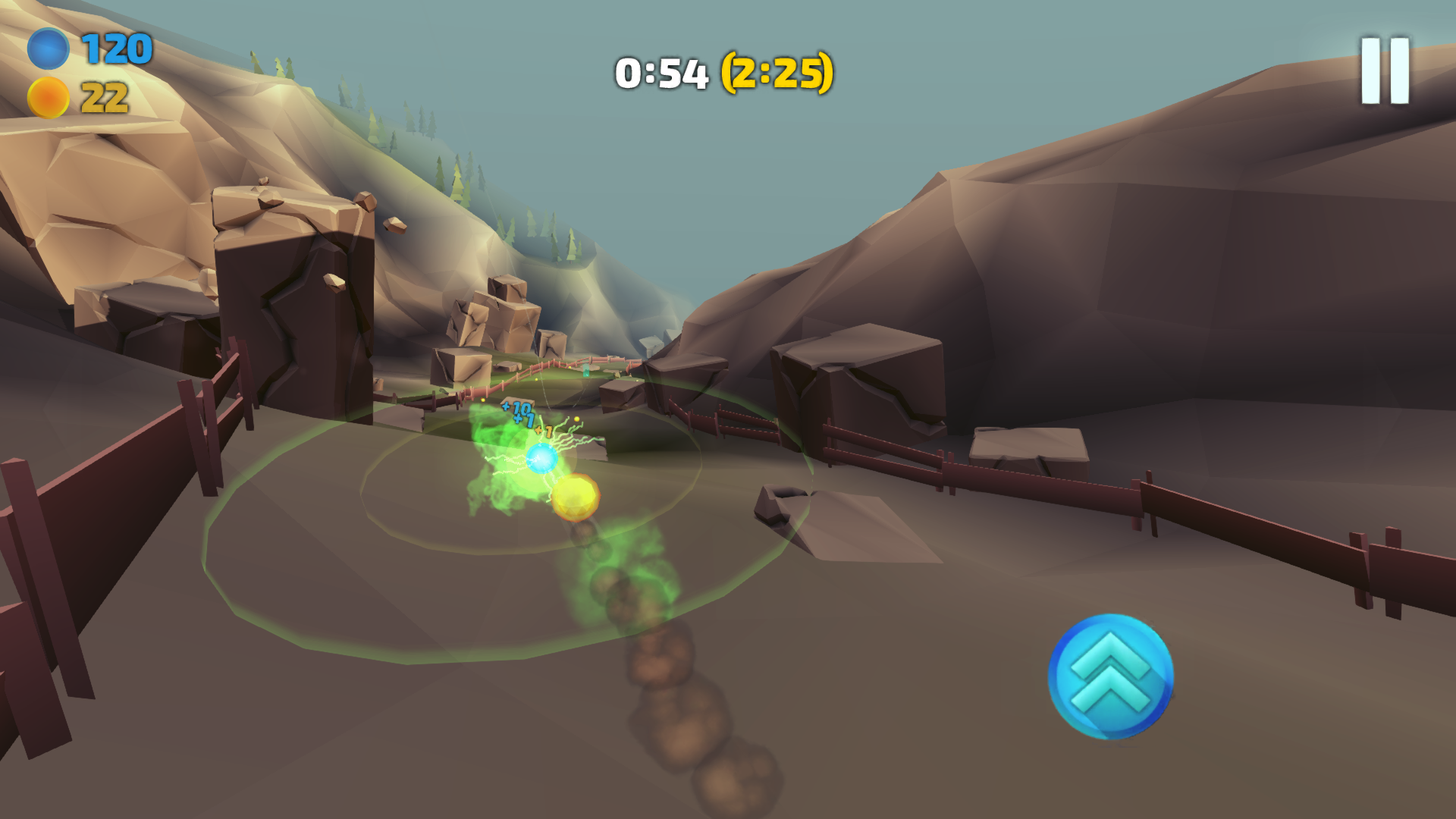Pause the game

point(1384,71)
